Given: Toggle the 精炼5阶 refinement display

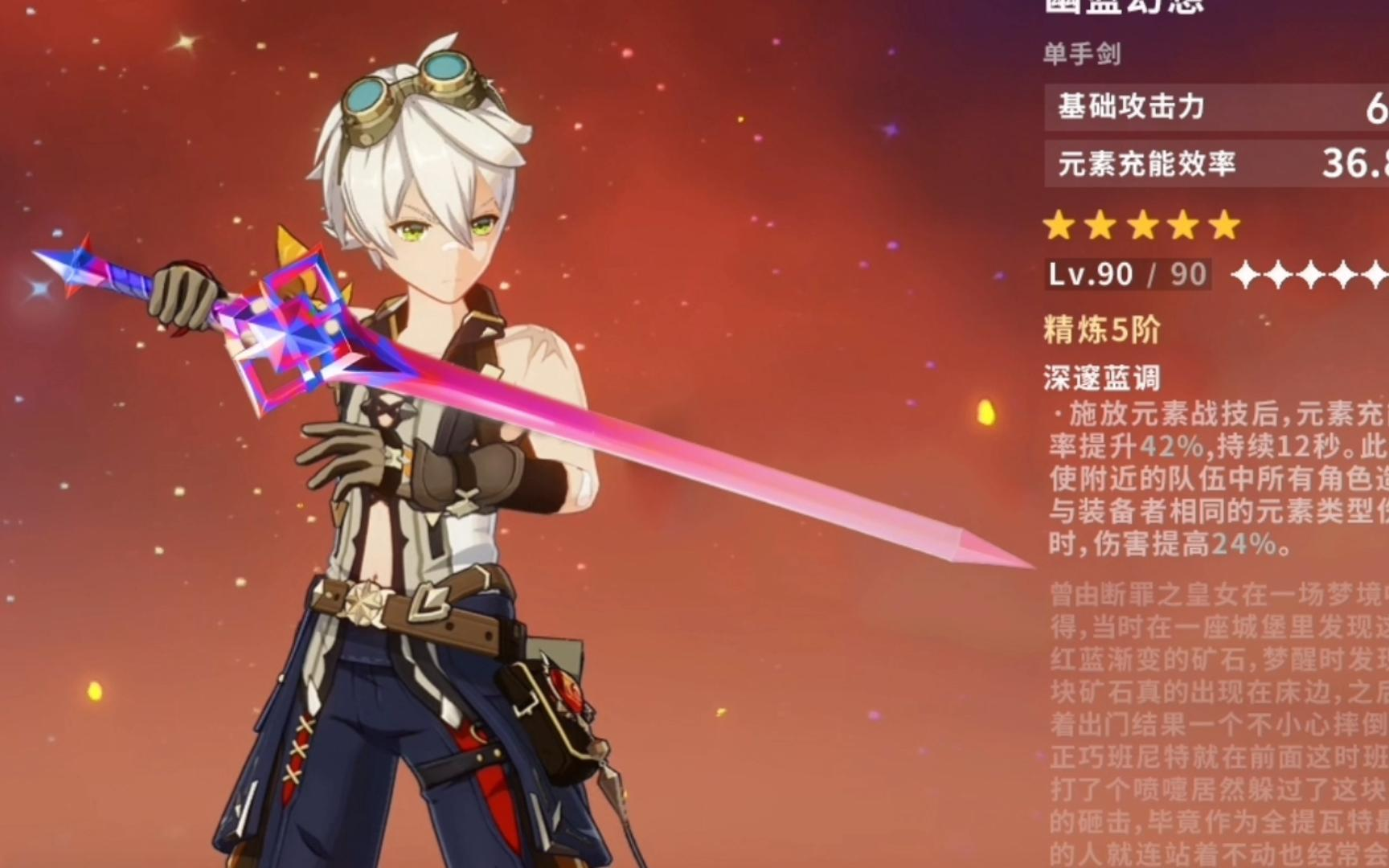Looking at the screenshot, I should pyautogui.click(x=1099, y=328).
